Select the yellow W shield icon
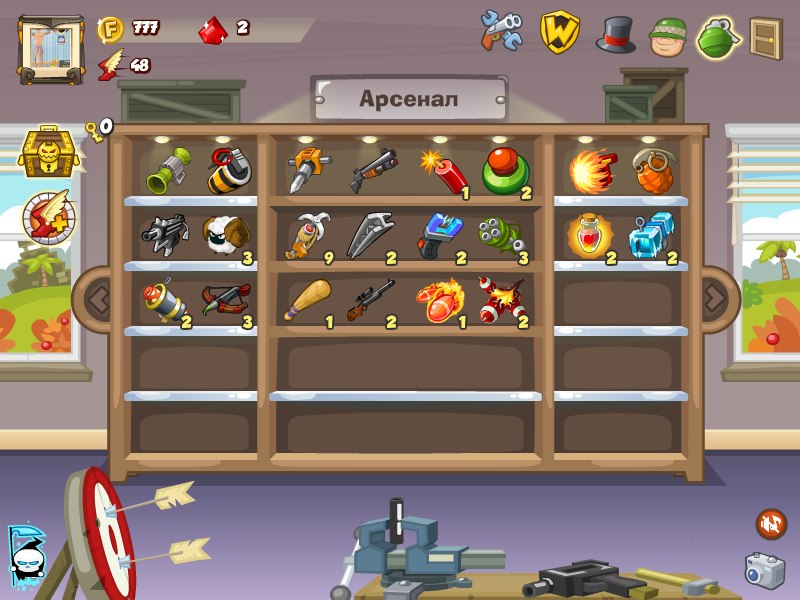The image size is (800, 600). pos(560,32)
